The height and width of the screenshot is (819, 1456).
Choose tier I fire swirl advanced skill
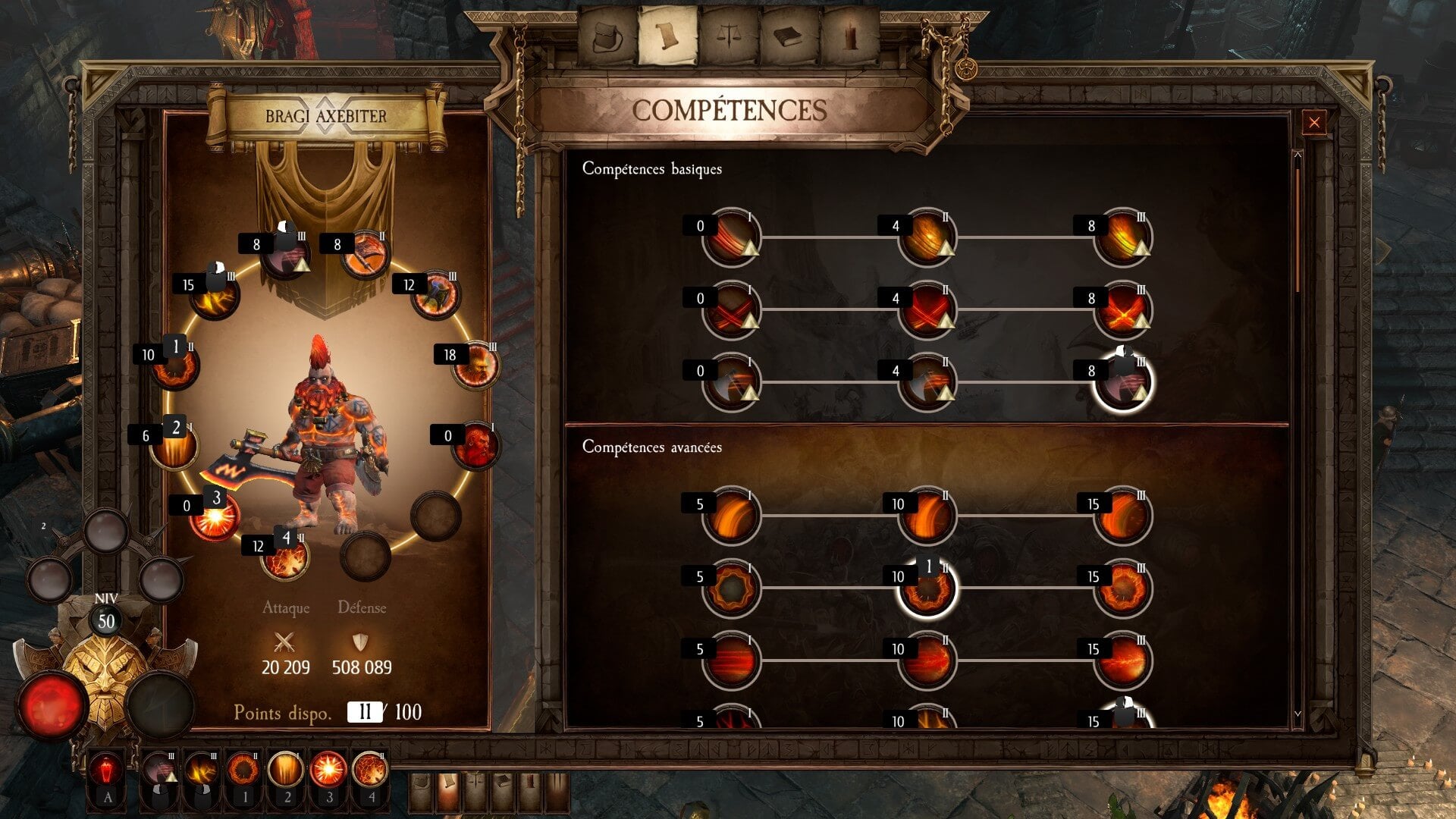pos(731,516)
